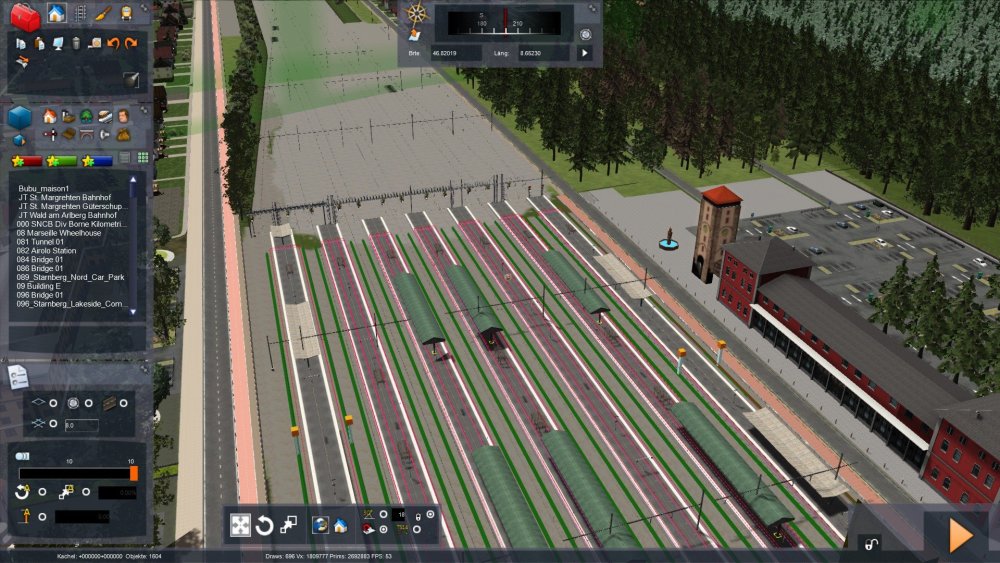Viewport: 1000px width, 563px height.
Task: Click the compass rose icon
Action: 416,14
